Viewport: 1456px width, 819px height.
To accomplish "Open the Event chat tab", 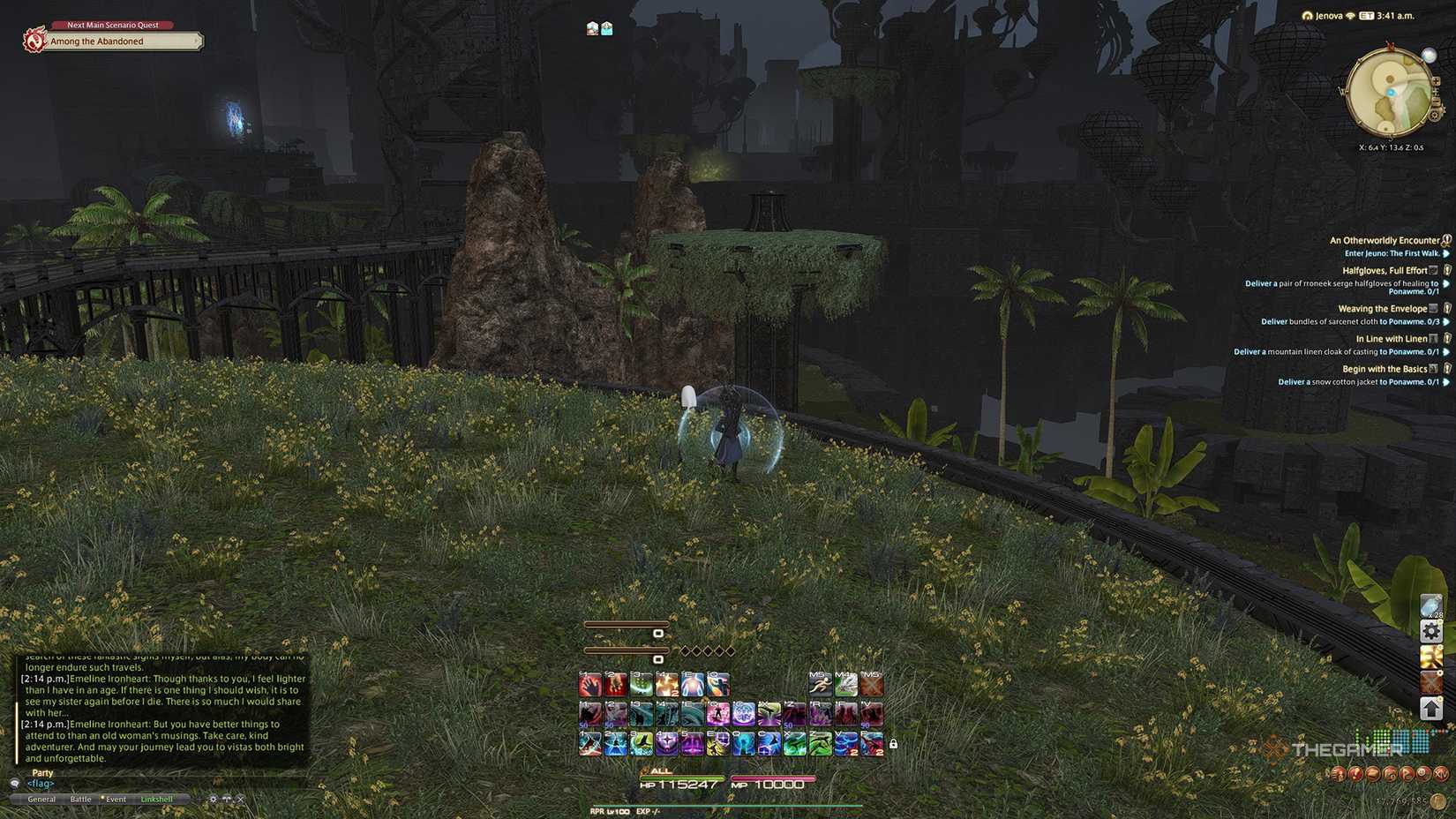I will click(116, 799).
